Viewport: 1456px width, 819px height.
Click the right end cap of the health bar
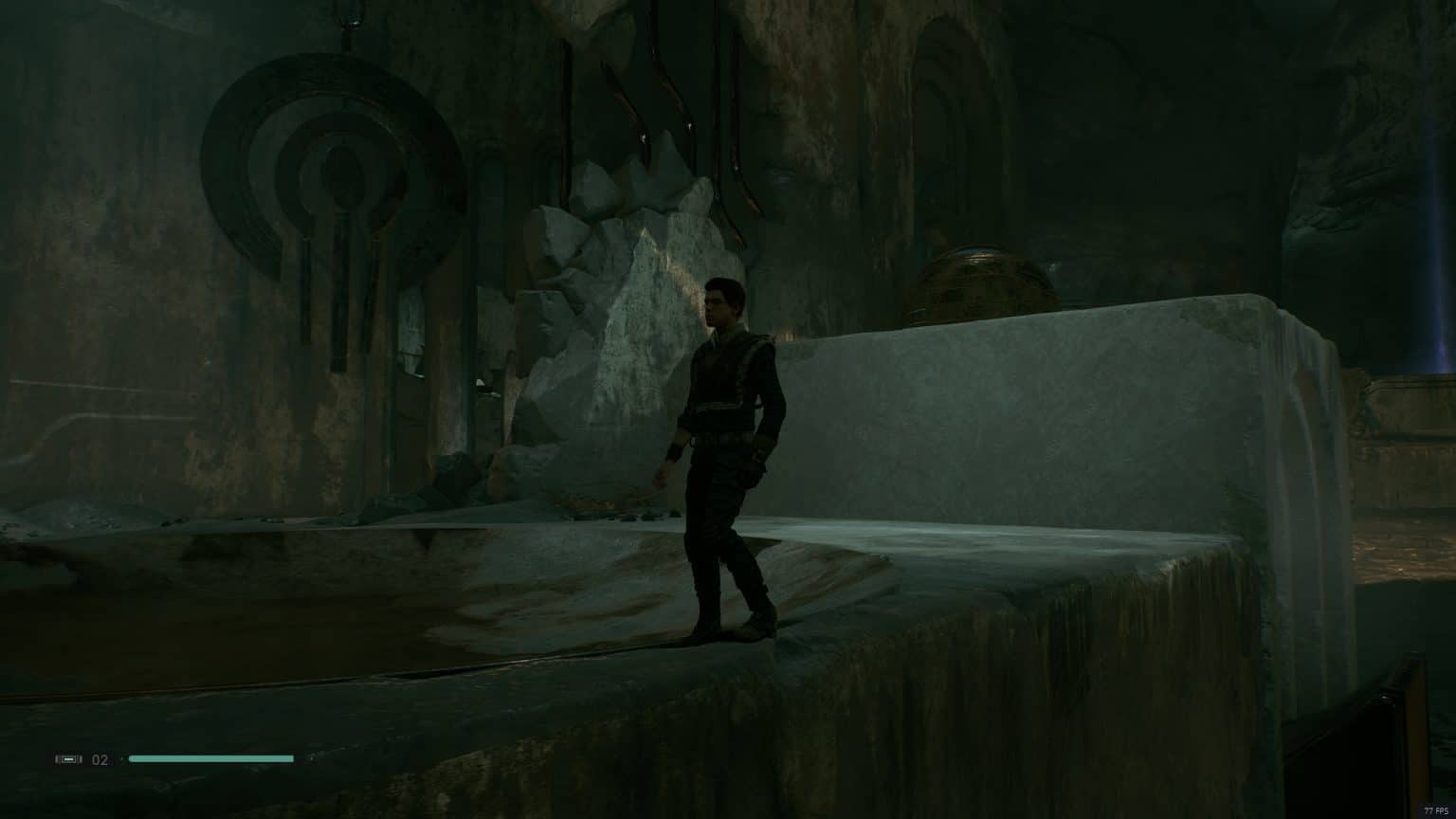click(291, 759)
